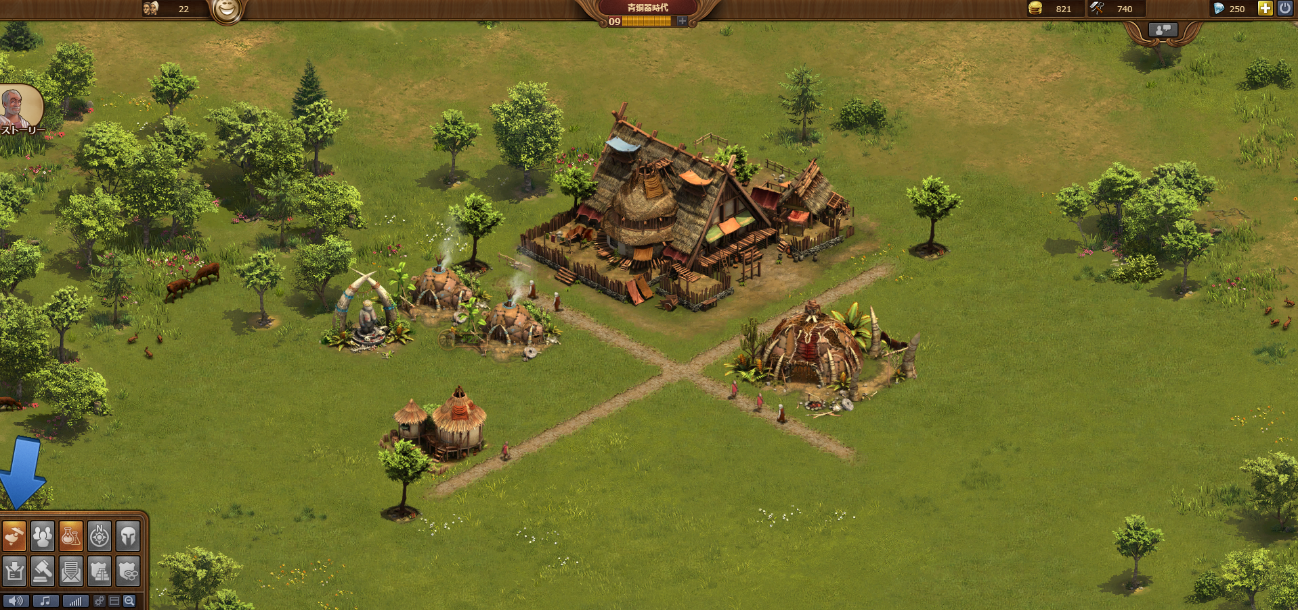Viewport: 1298px width, 610px height.
Task: Open the compass map icon
Action: [x=99, y=537]
